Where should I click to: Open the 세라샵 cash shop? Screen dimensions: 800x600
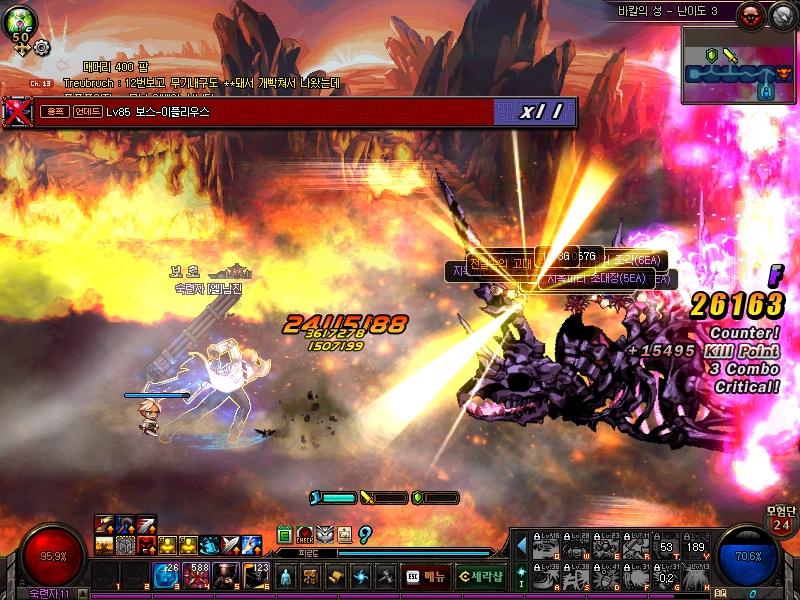click(480, 576)
